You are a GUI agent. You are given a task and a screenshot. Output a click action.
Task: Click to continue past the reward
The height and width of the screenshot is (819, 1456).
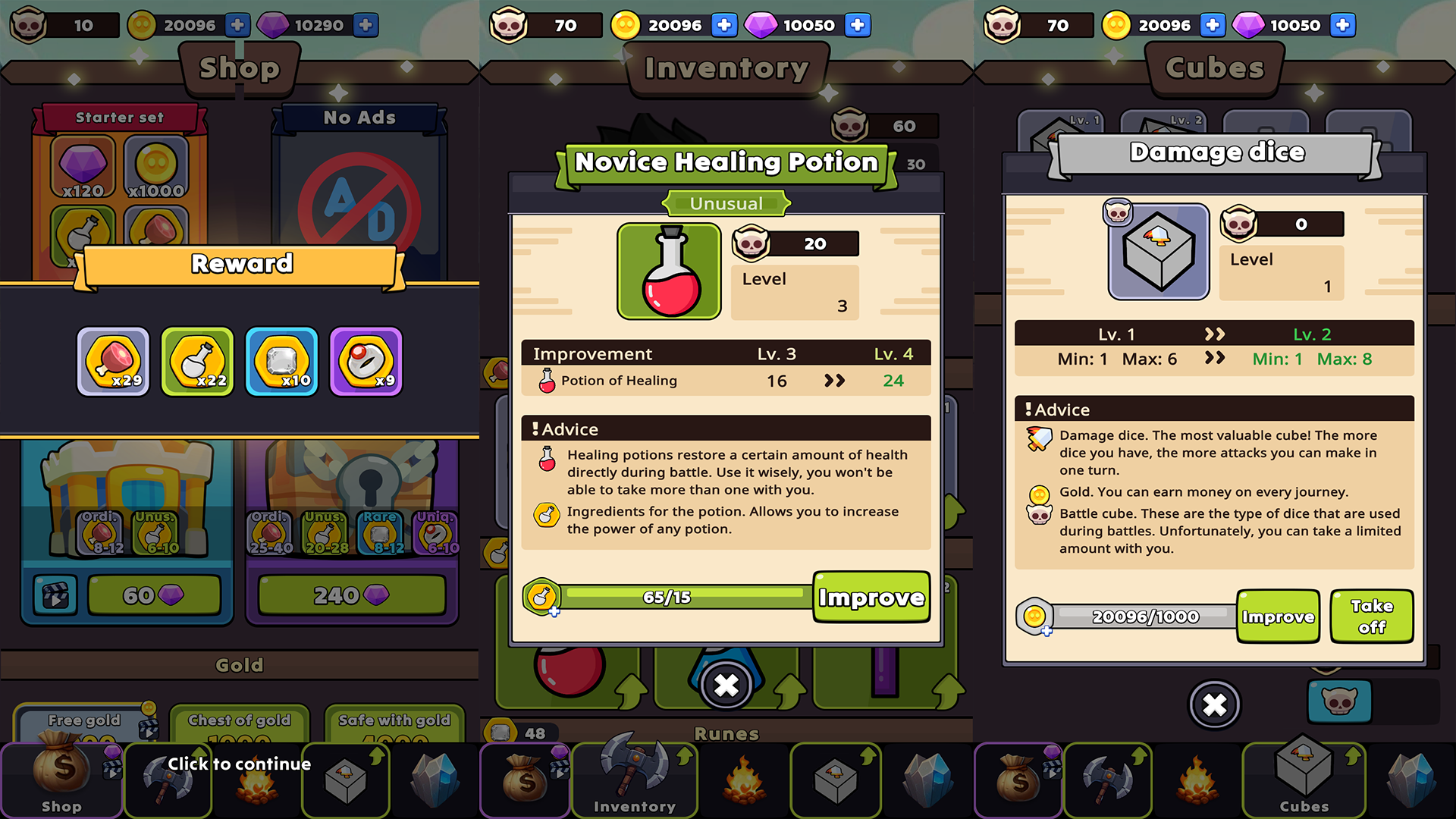[239, 764]
